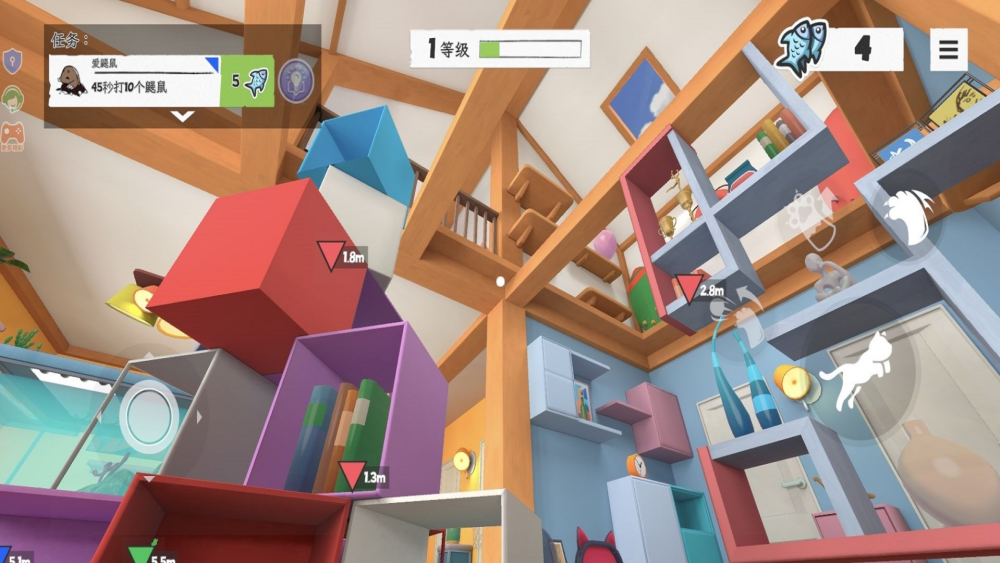Open the orange gamepad more-games icon
Screen dimensions: 1000x563
12,135
